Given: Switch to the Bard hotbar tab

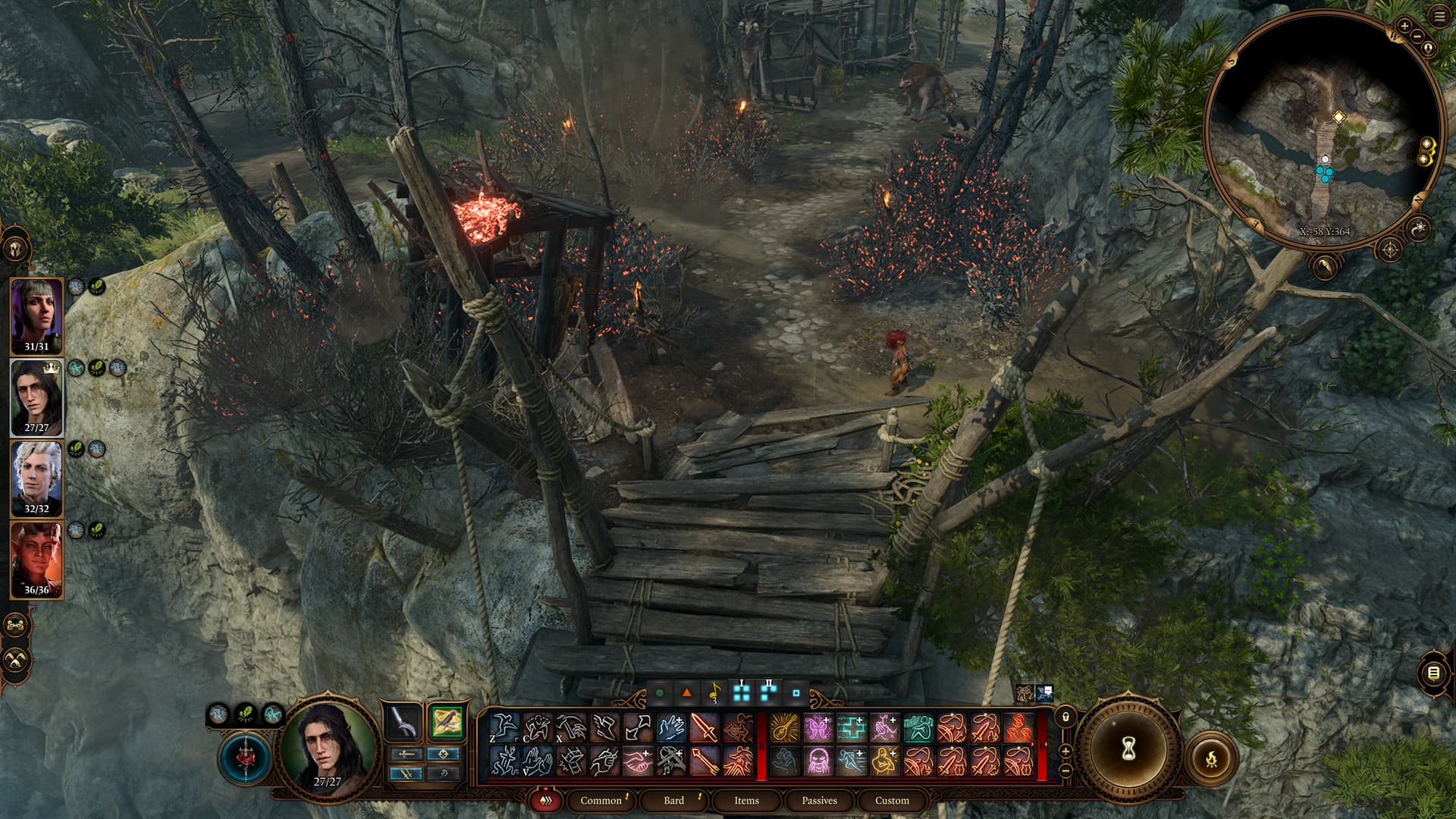Looking at the screenshot, I should click(673, 800).
